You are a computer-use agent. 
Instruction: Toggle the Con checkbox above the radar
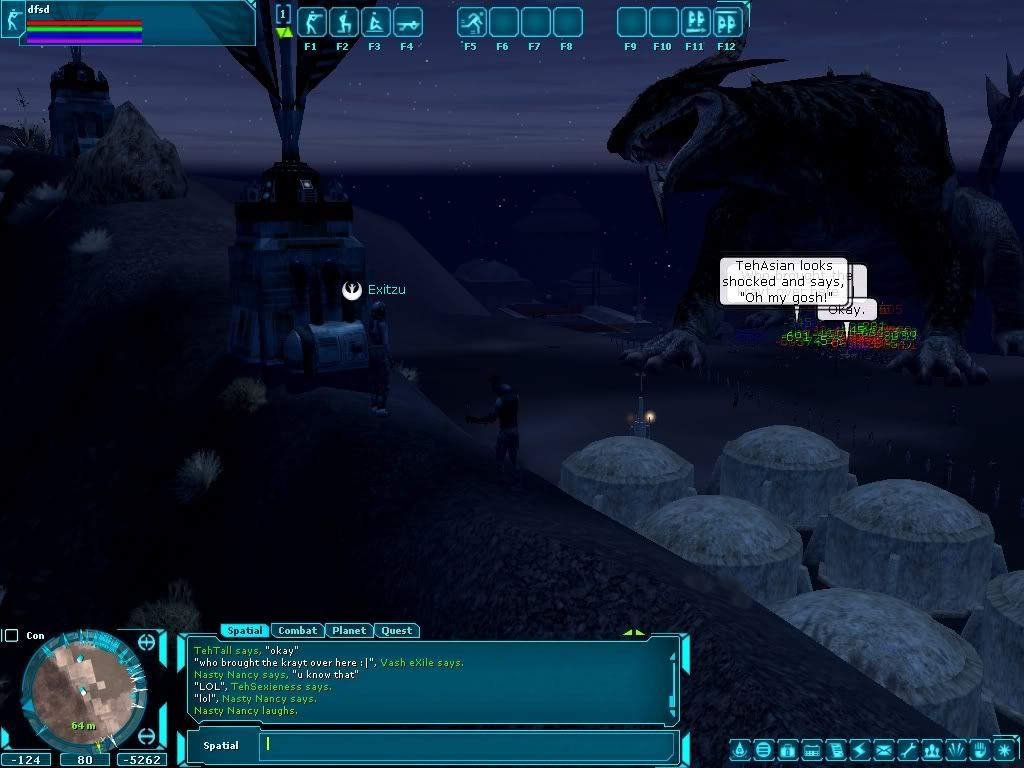point(10,635)
